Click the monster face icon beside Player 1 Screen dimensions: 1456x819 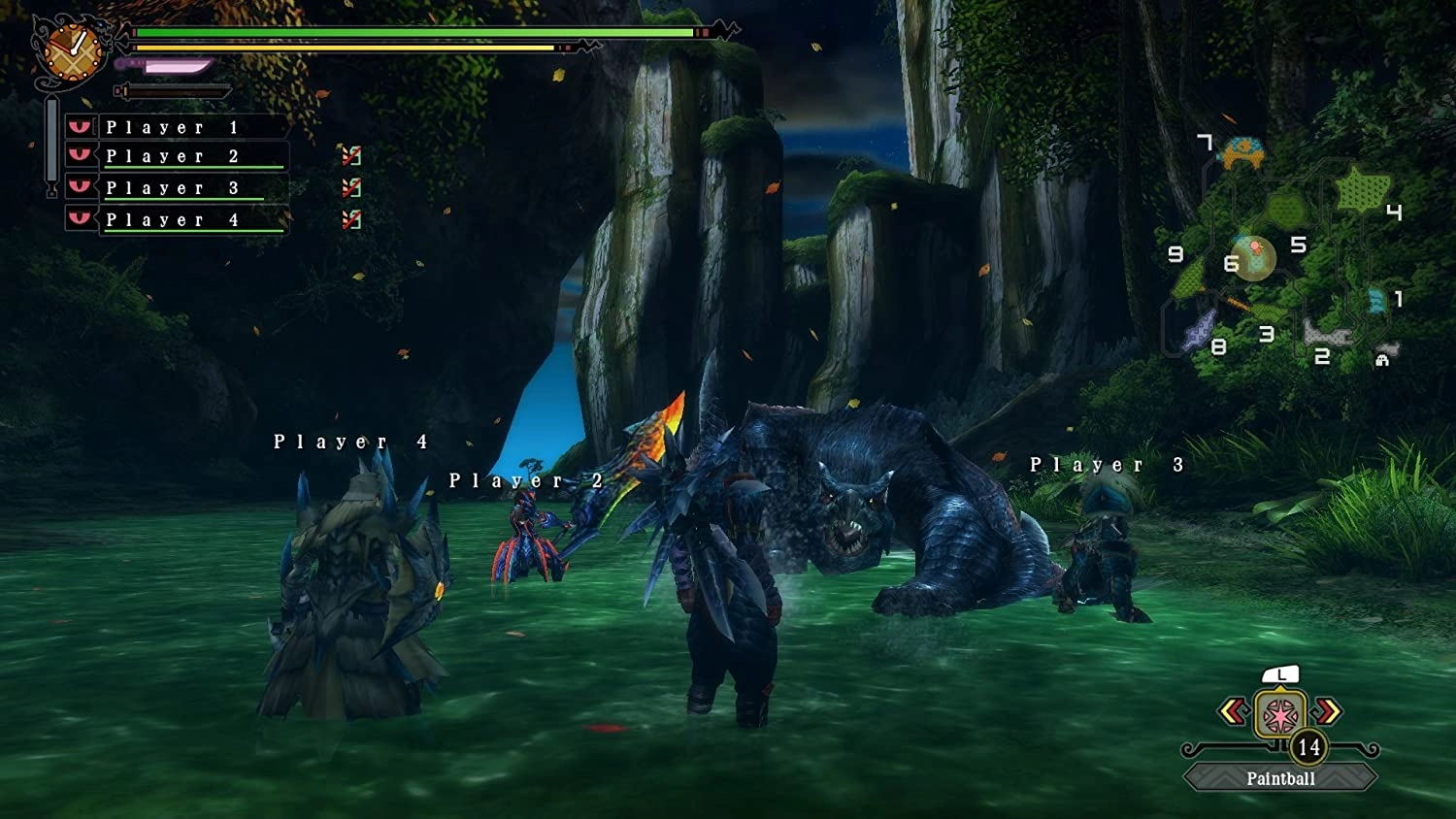[x=79, y=124]
